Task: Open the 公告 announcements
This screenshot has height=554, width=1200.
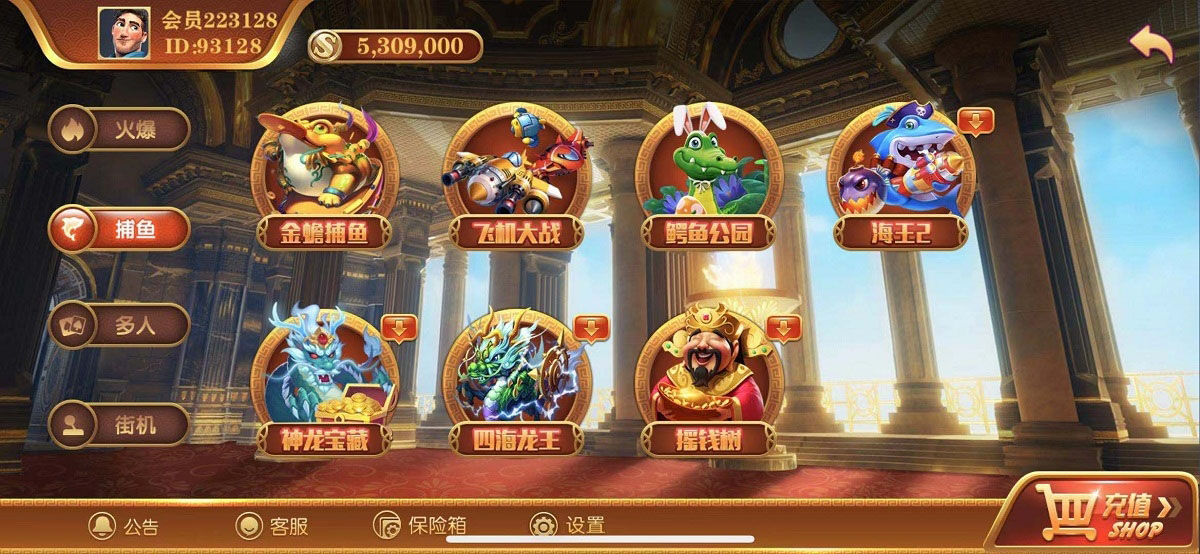Action: click(124, 526)
